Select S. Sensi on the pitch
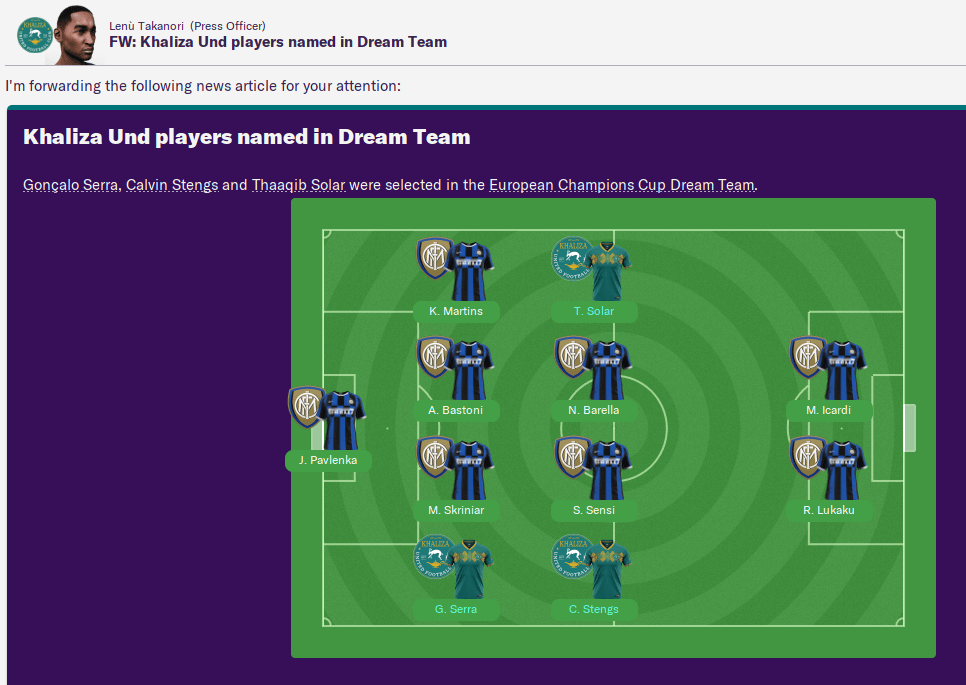The image size is (966, 685). [x=594, y=510]
